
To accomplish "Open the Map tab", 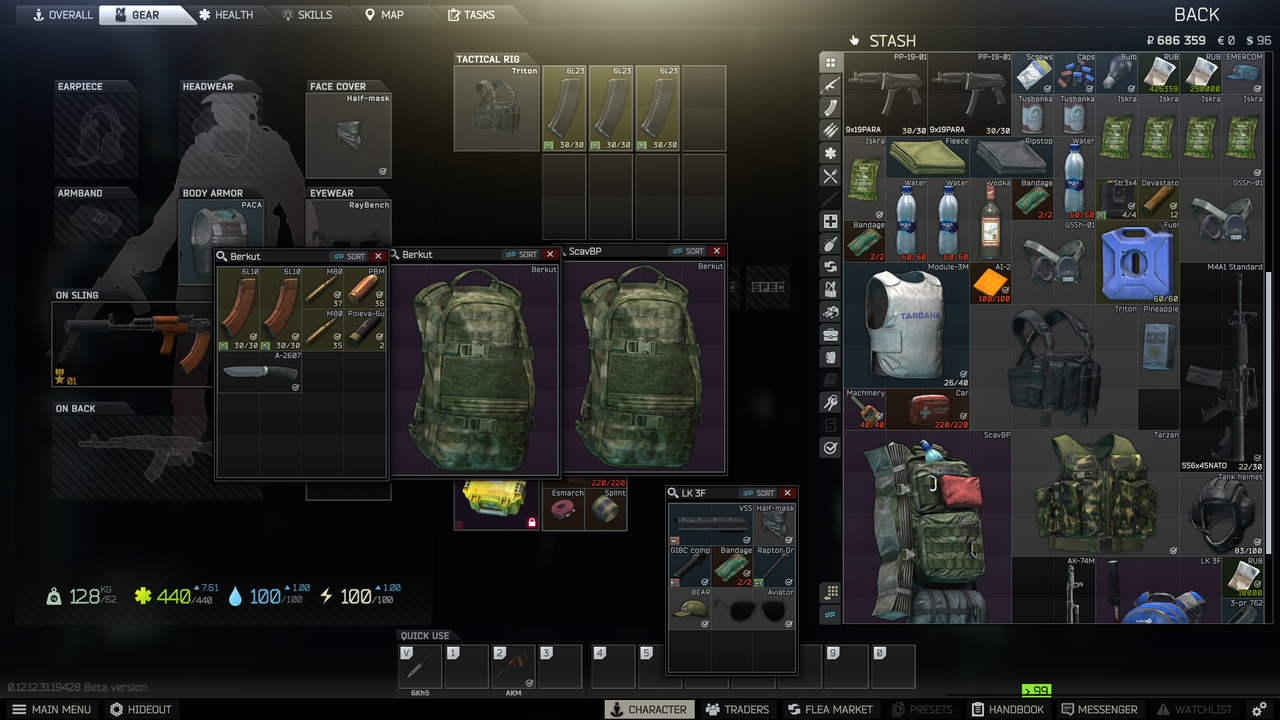I will pyautogui.click(x=385, y=15).
